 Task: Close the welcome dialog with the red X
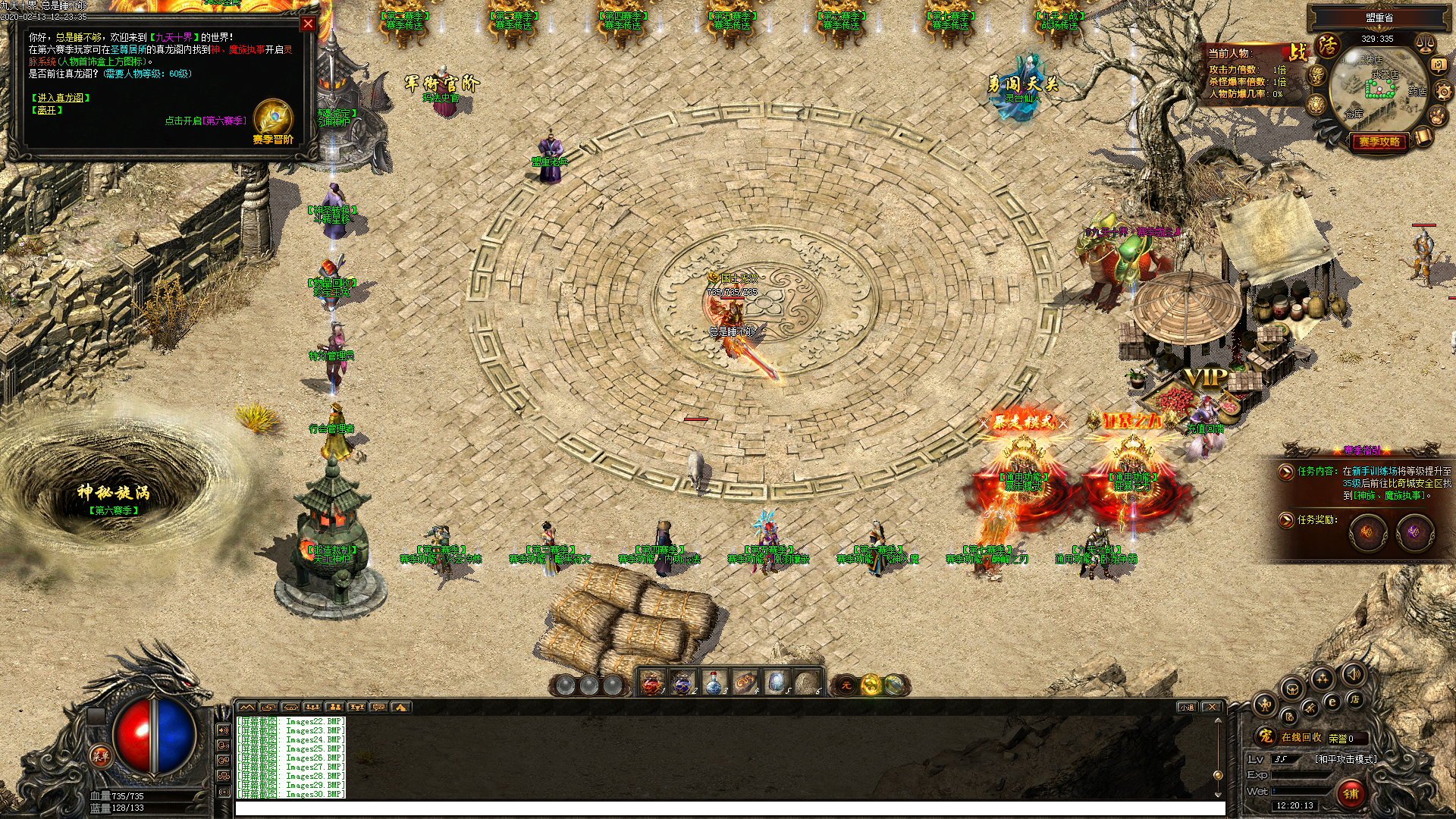pyautogui.click(x=308, y=24)
